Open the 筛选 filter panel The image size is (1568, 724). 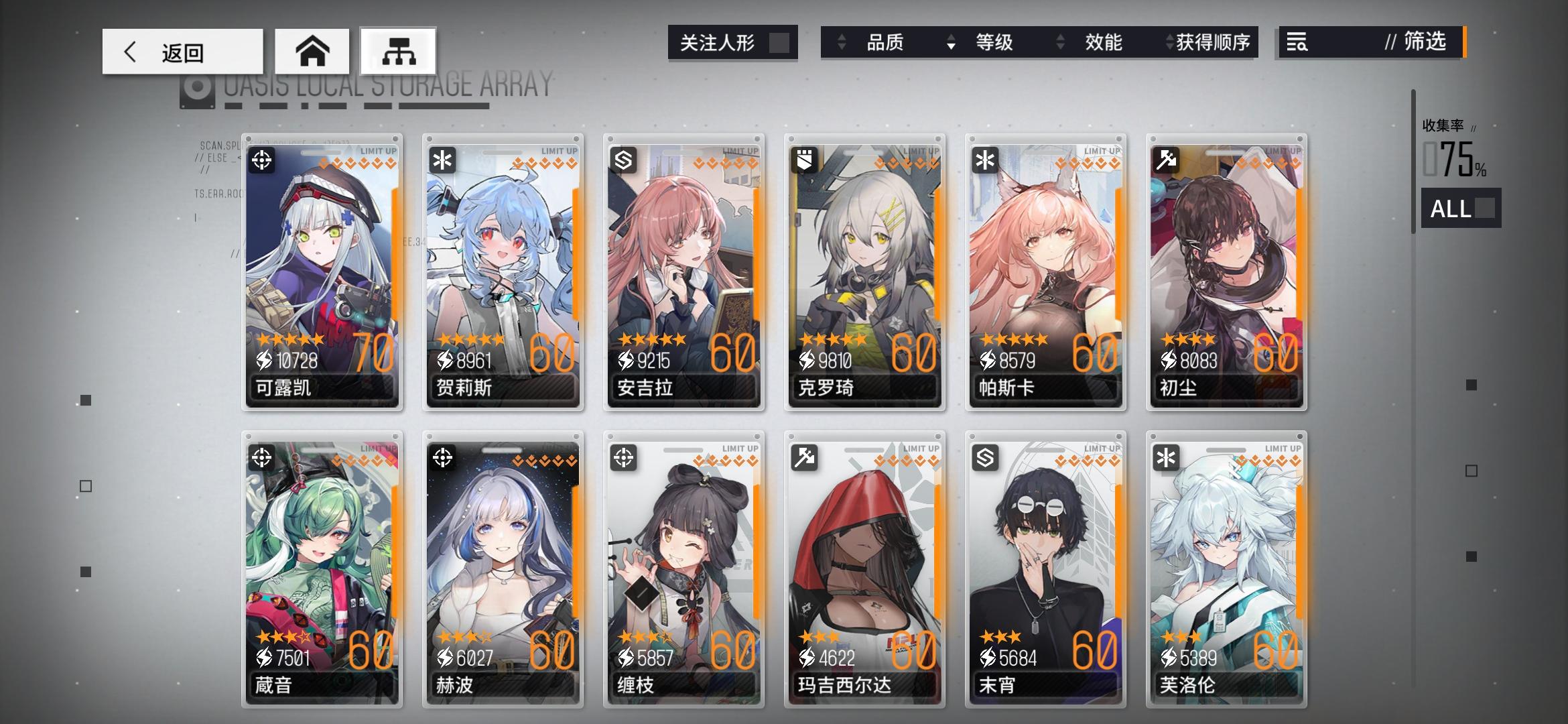pos(1422,43)
